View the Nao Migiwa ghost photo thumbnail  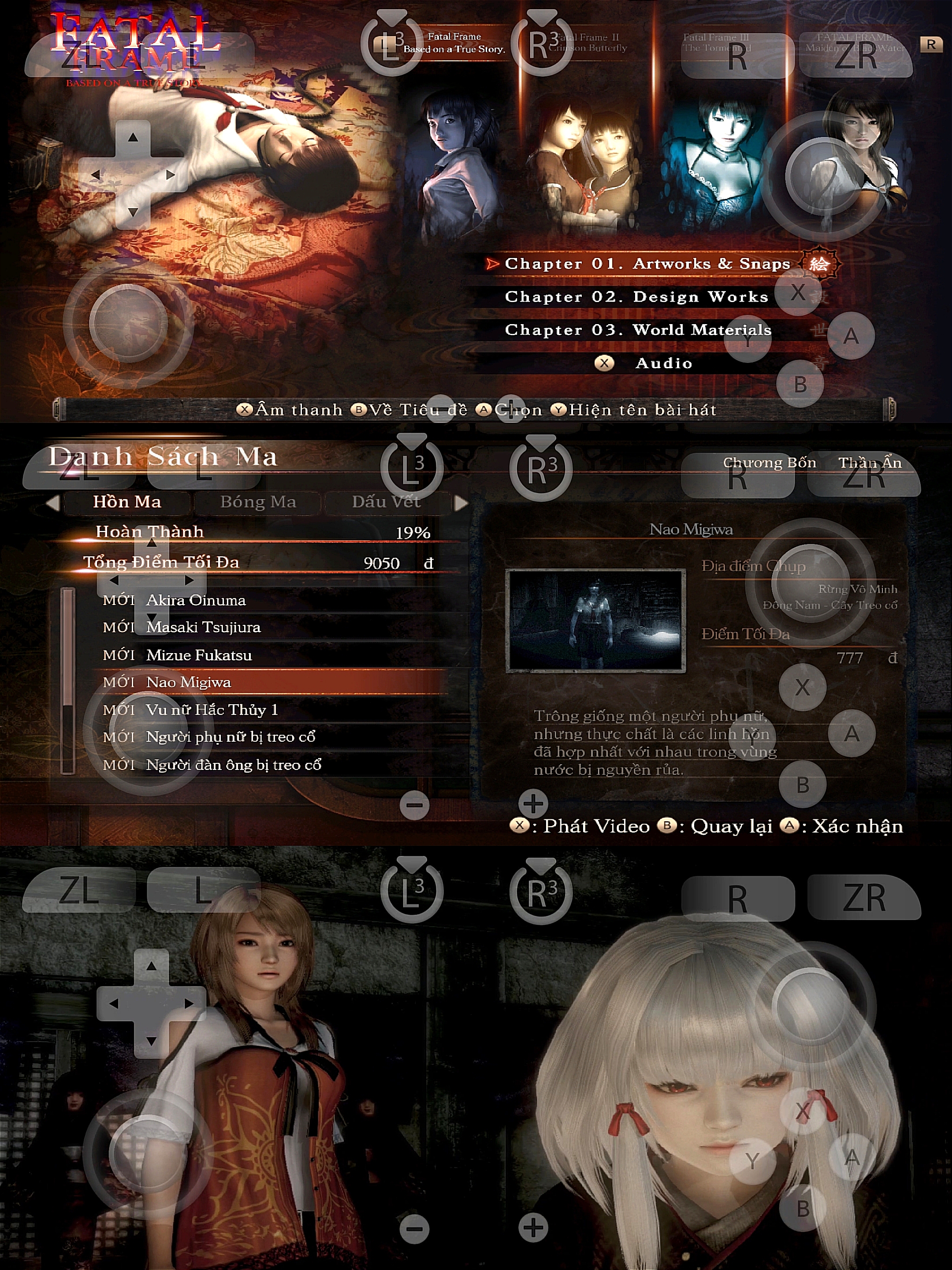595,620
